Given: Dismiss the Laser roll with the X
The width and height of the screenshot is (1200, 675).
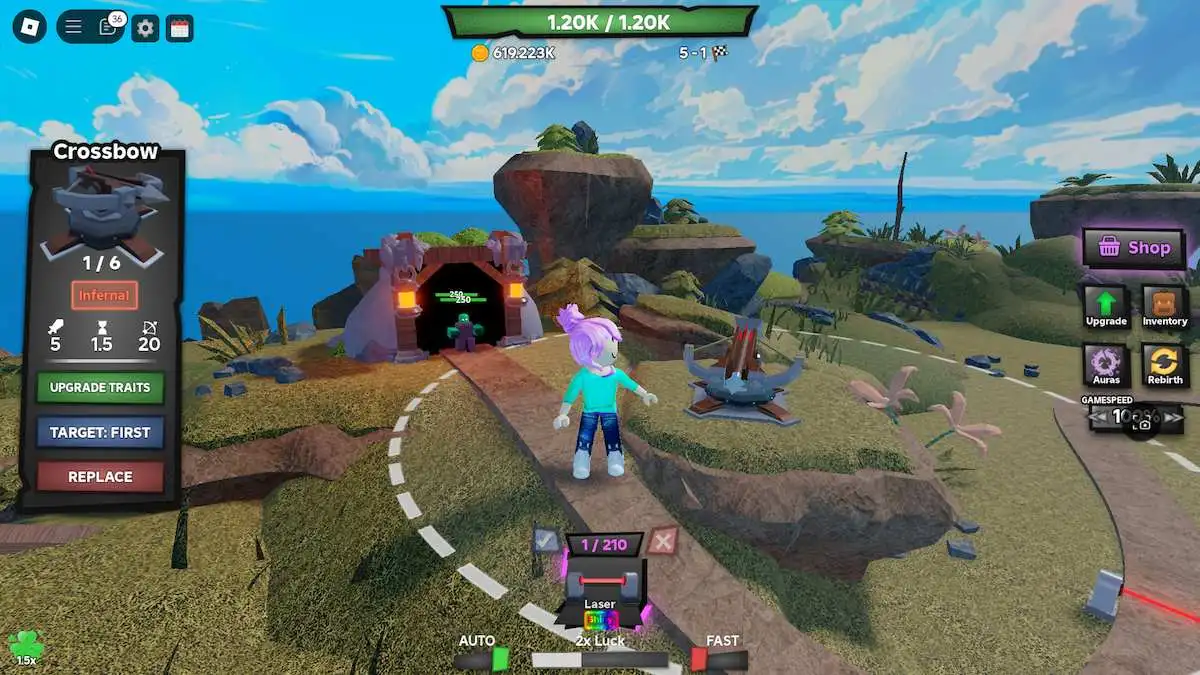Looking at the screenshot, I should coord(661,541).
